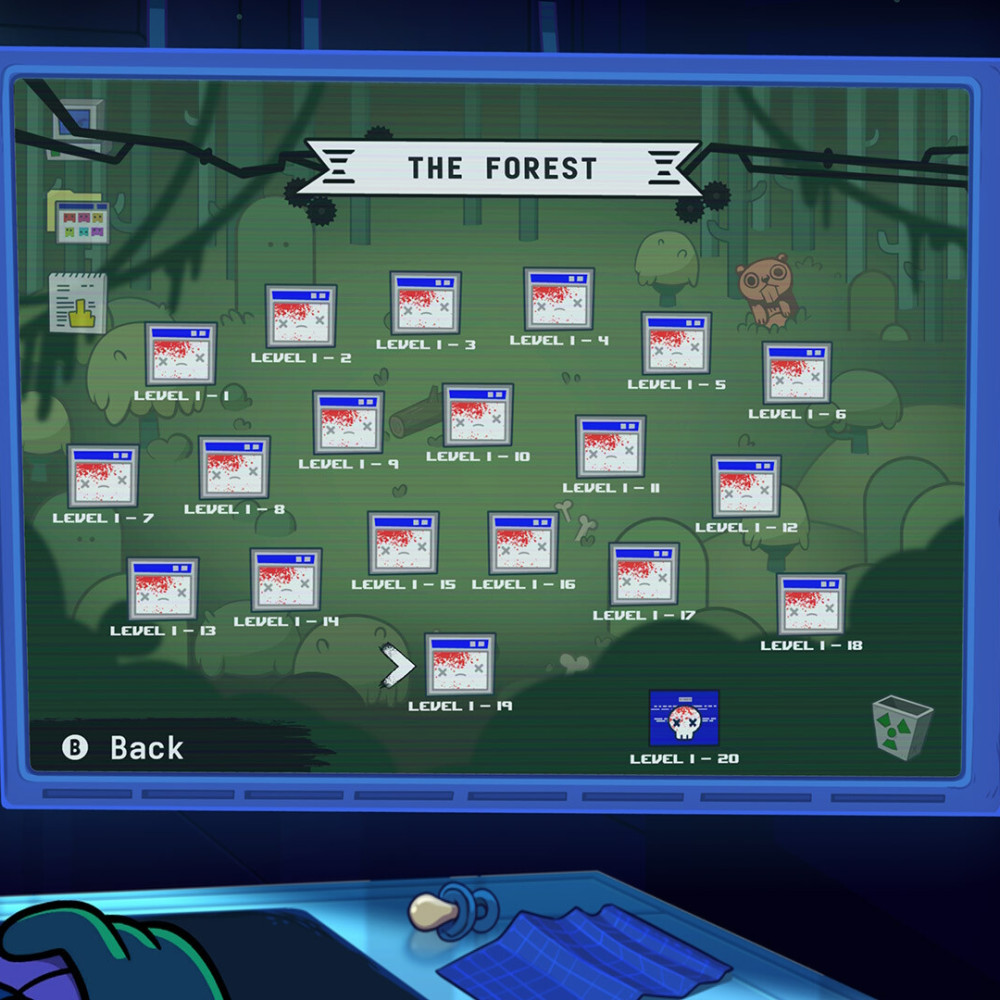Select Level 1-9 icon
This screenshot has height=1000, width=1000.
click(x=348, y=422)
